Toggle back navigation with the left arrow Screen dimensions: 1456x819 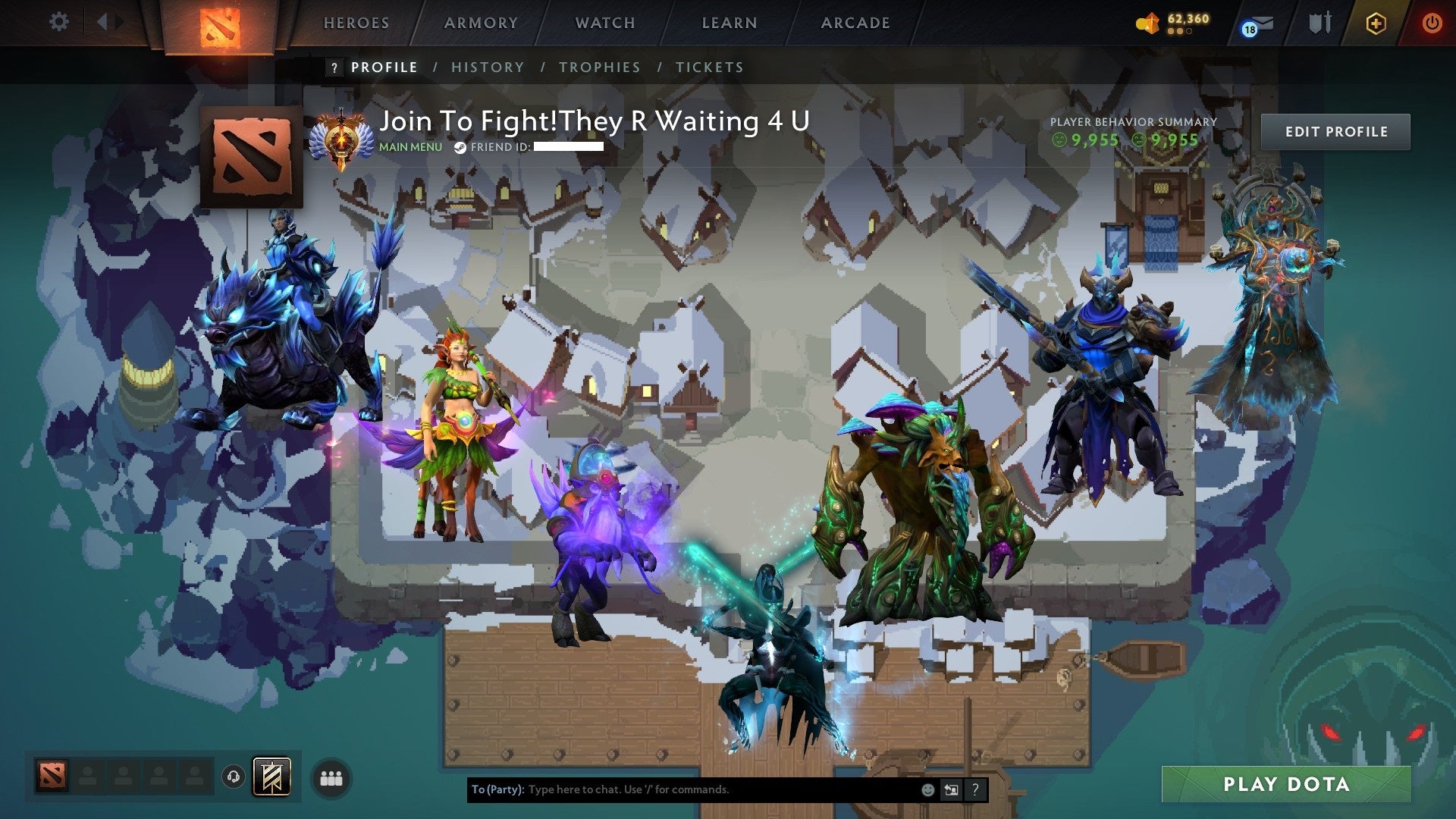point(102,22)
